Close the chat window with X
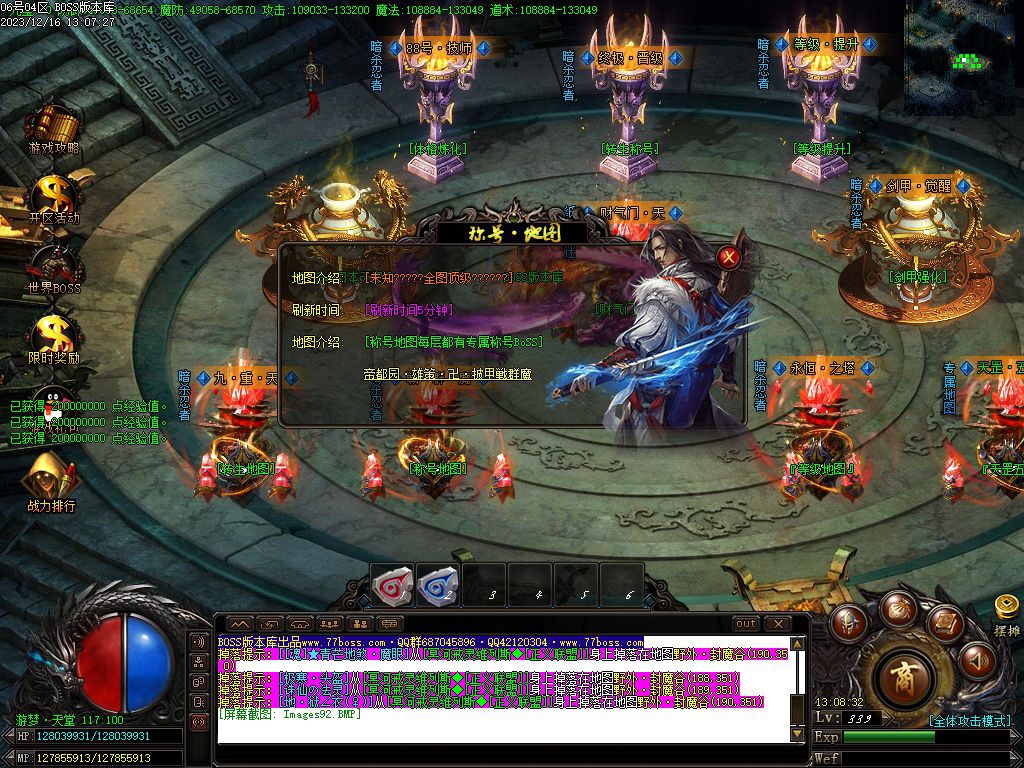Viewport: 1024px width, 768px height. (x=777, y=624)
